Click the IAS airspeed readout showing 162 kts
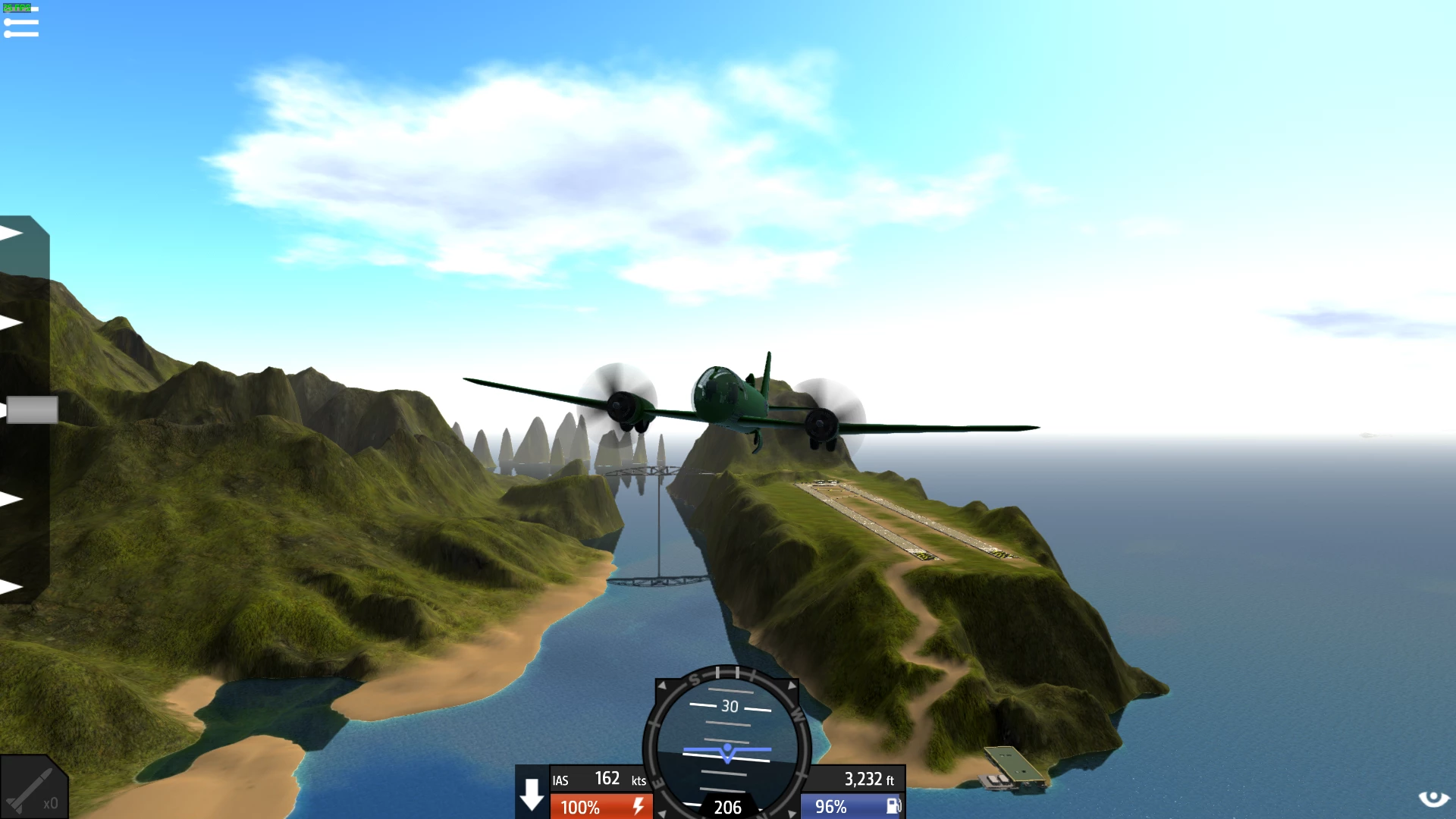Viewport: 1456px width, 819px height. (x=599, y=780)
